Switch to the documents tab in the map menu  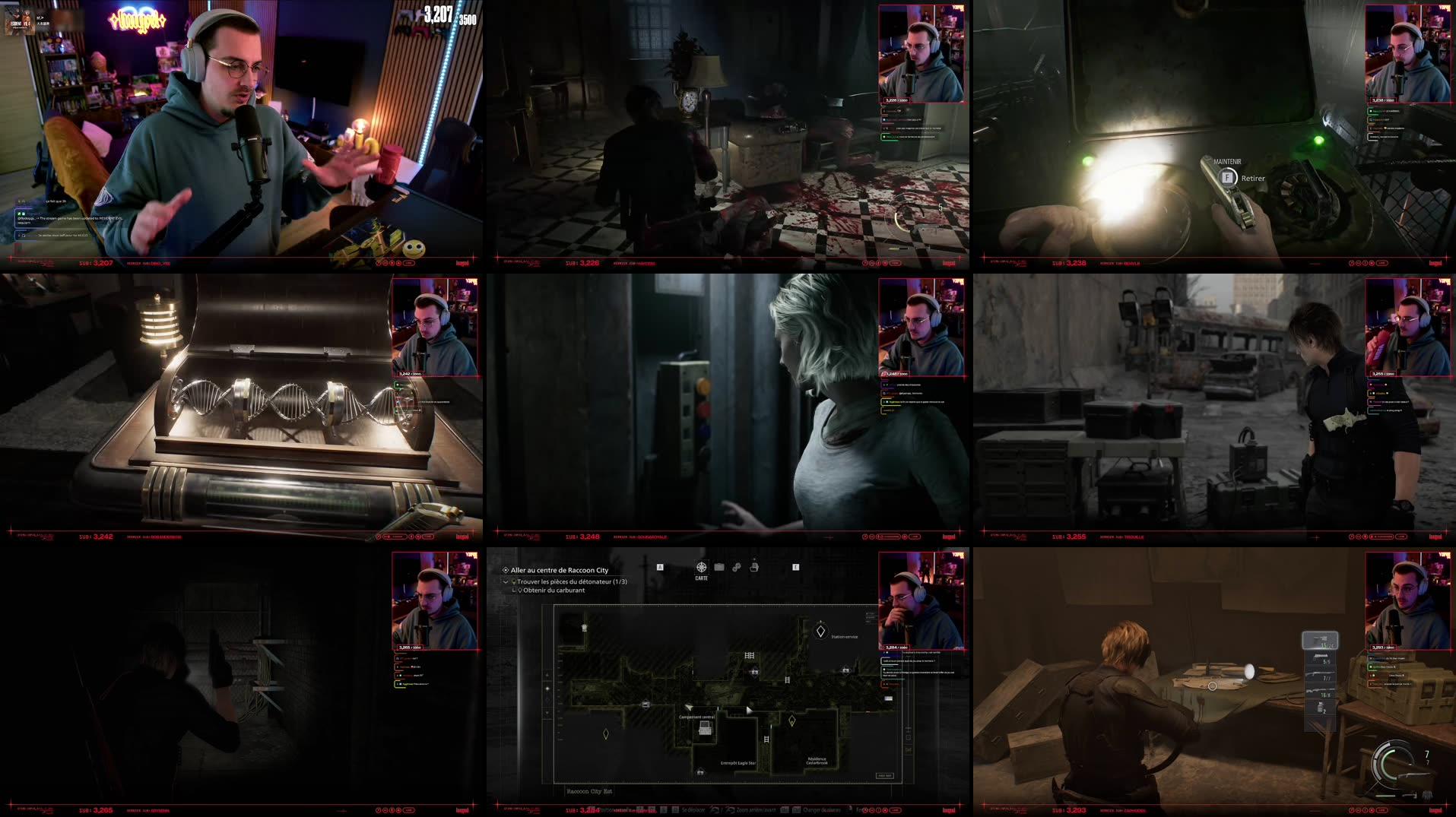755,567
